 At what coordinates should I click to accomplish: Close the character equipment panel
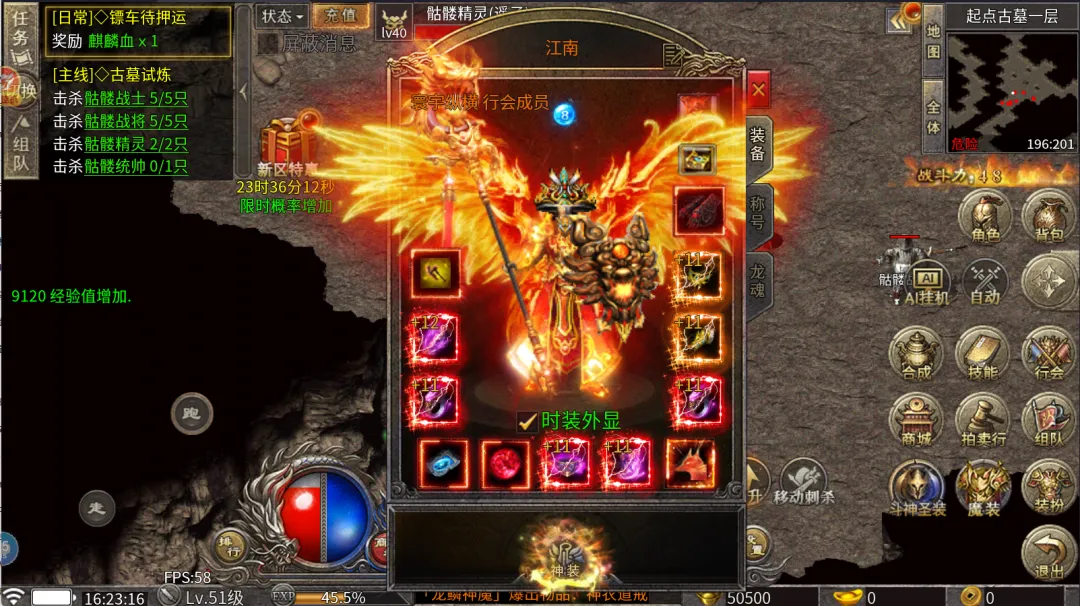pyautogui.click(x=758, y=90)
